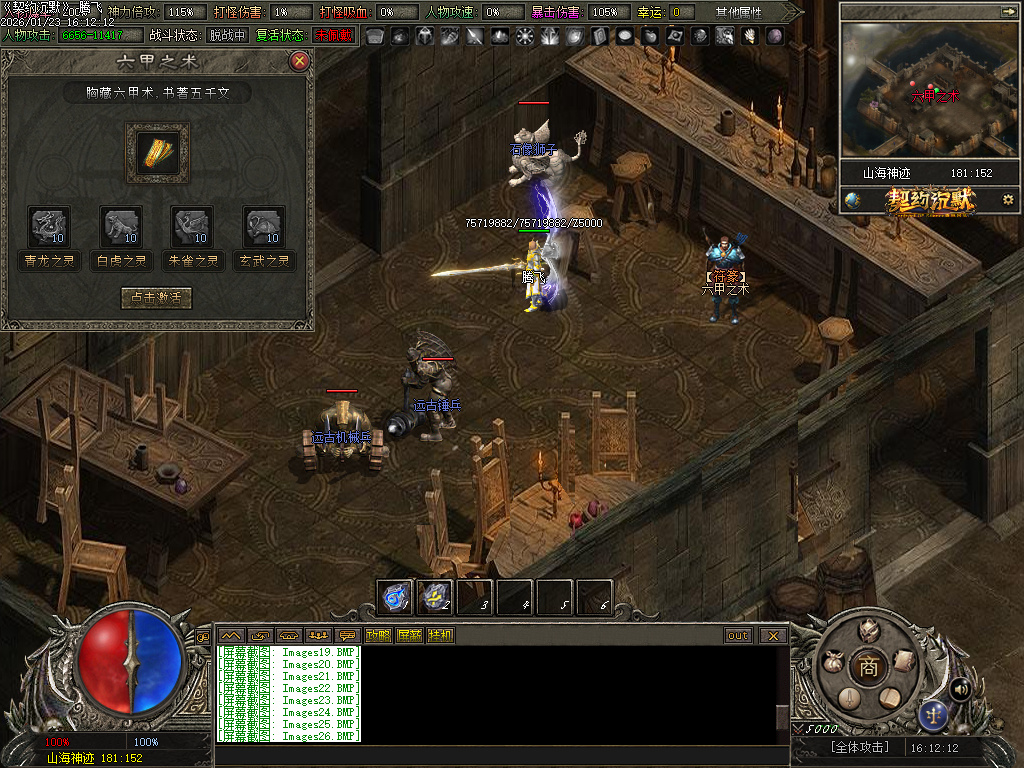Screen dimensions: 1024x768
Task: Open the gear settings beside the minimap logo
Action: tap(1007, 200)
